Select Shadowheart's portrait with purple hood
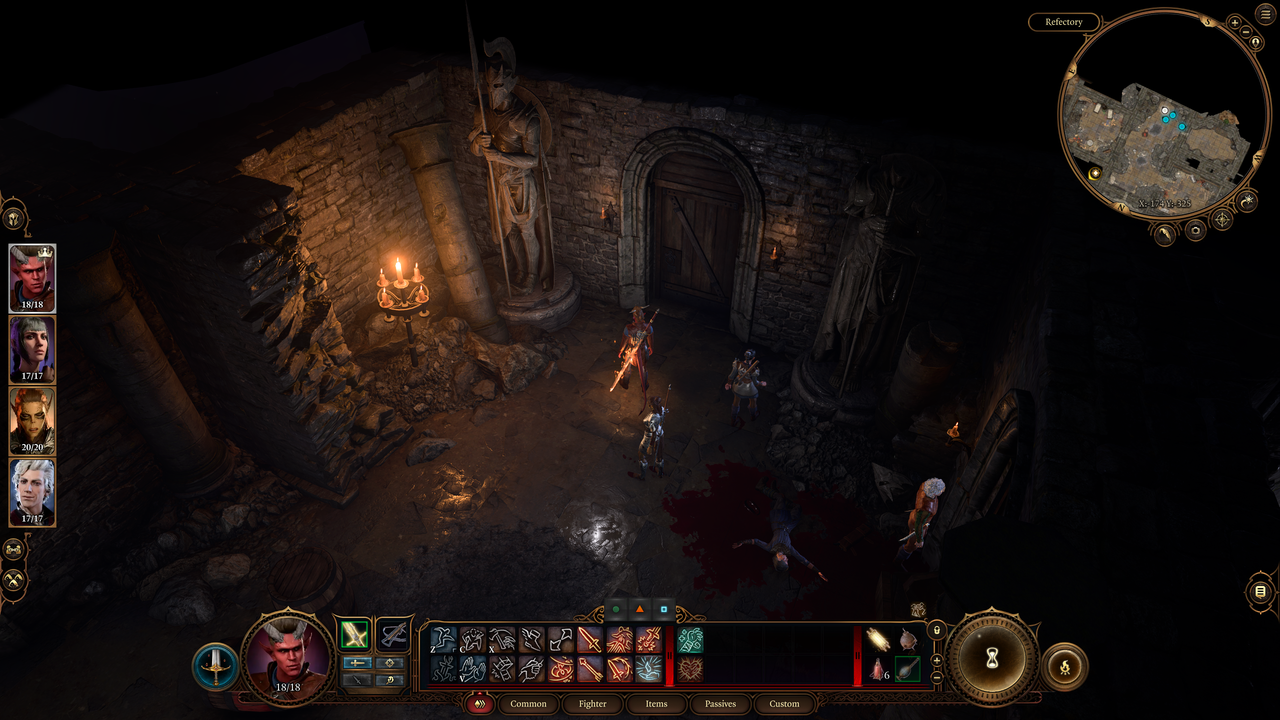The height and width of the screenshot is (720, 1280). tap(33, 350)
